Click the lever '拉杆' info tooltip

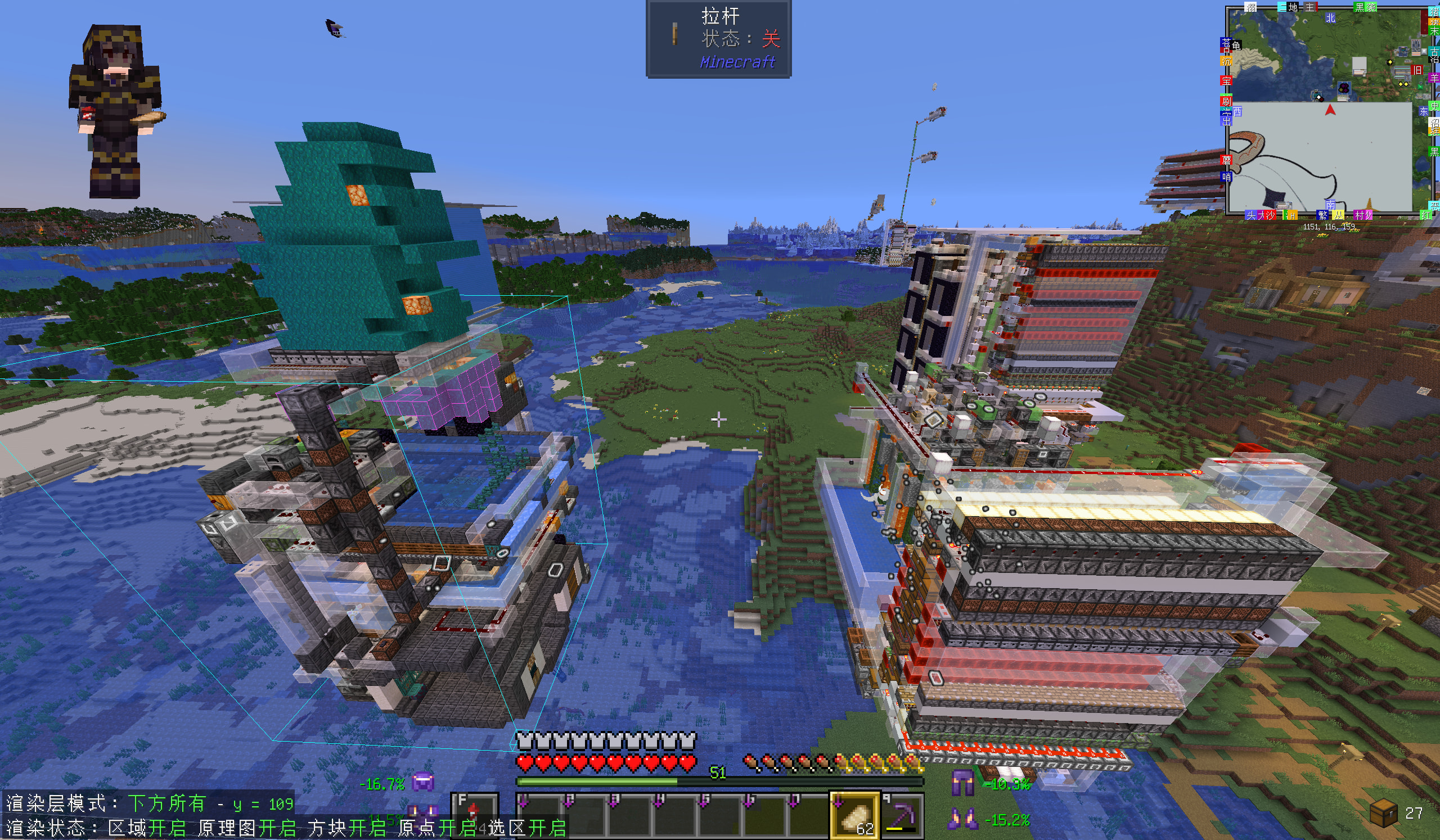click(718, 39)
